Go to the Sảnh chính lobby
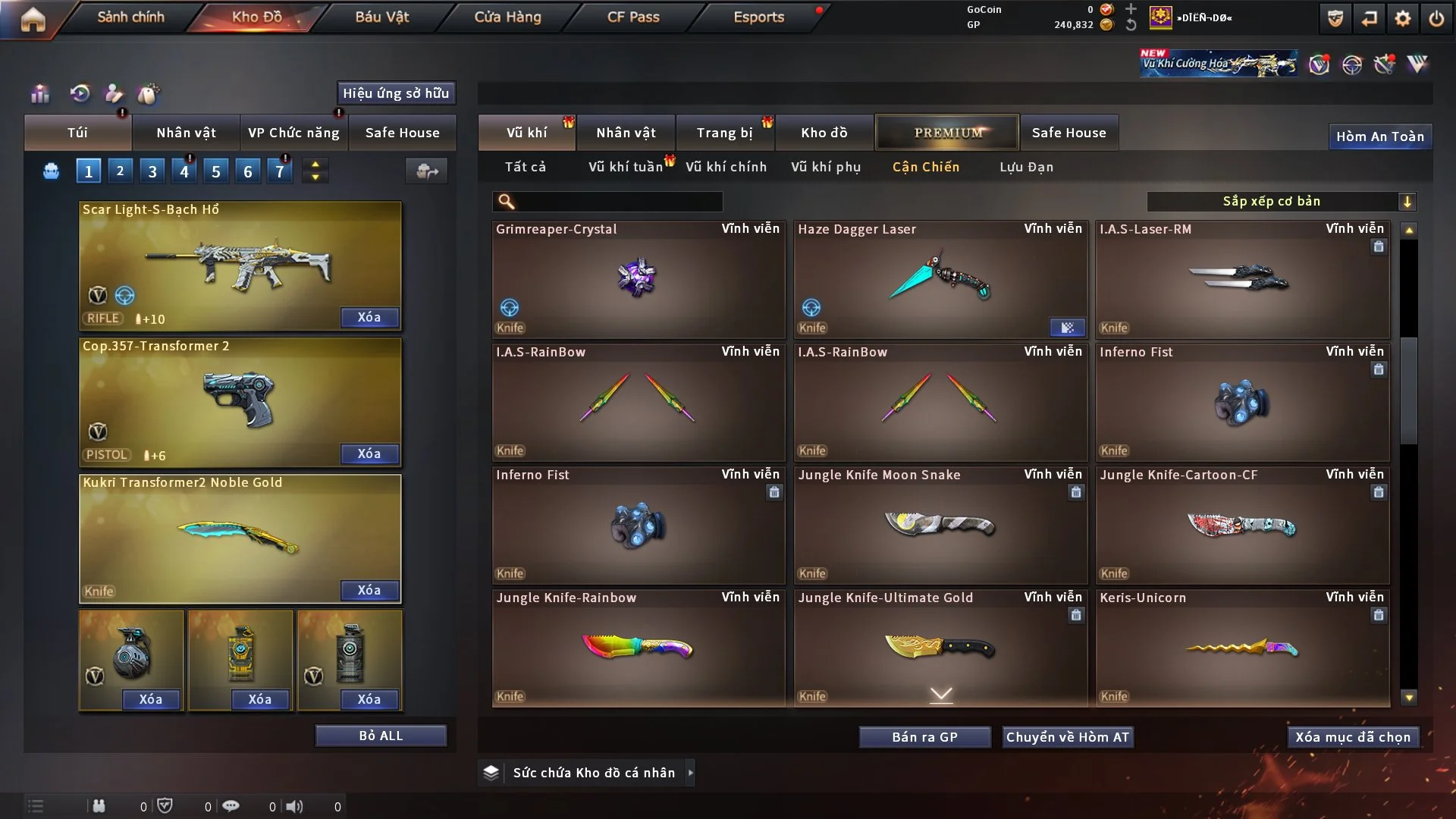The height and width of the screenshot is (819, 1456). pos(130,17)
